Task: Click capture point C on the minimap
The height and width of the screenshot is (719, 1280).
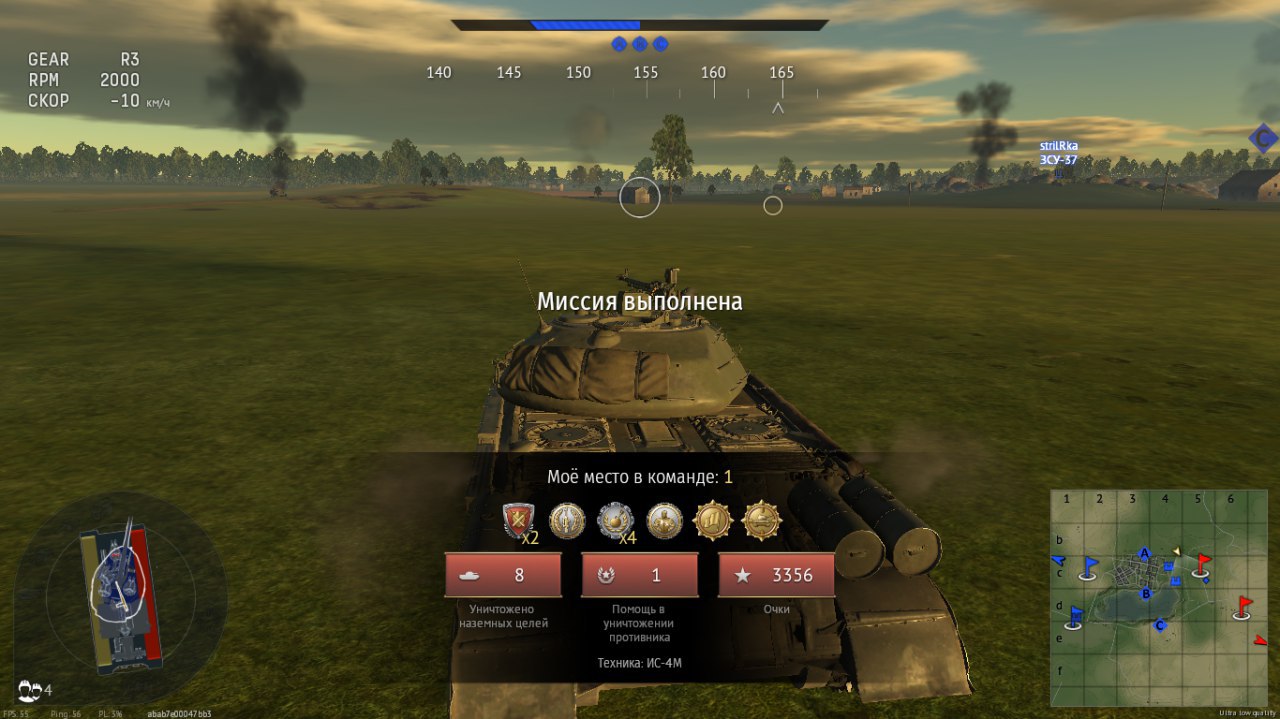Action: [x=1160, y=626]
